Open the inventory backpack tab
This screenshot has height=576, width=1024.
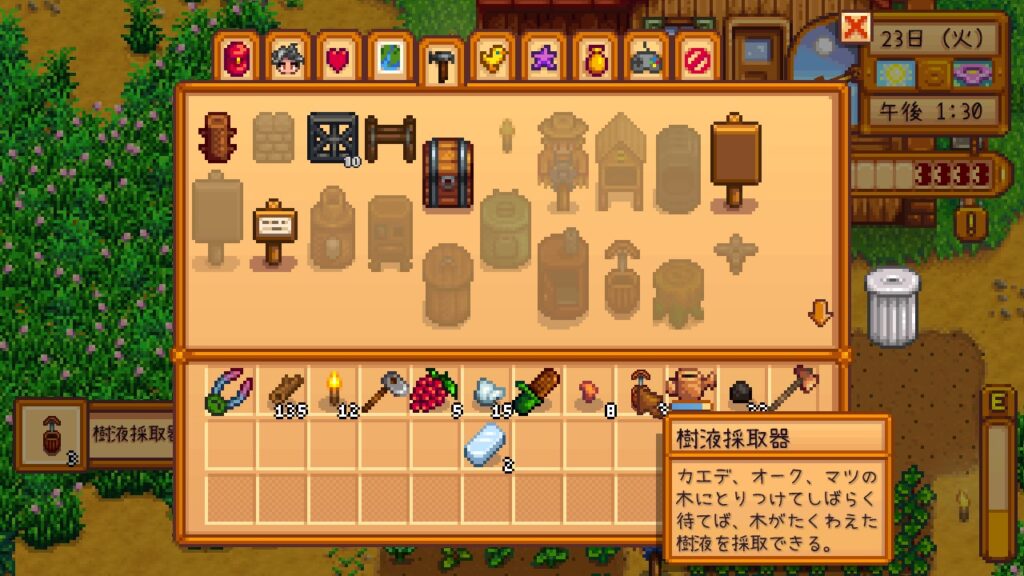[x=235, y=59]
